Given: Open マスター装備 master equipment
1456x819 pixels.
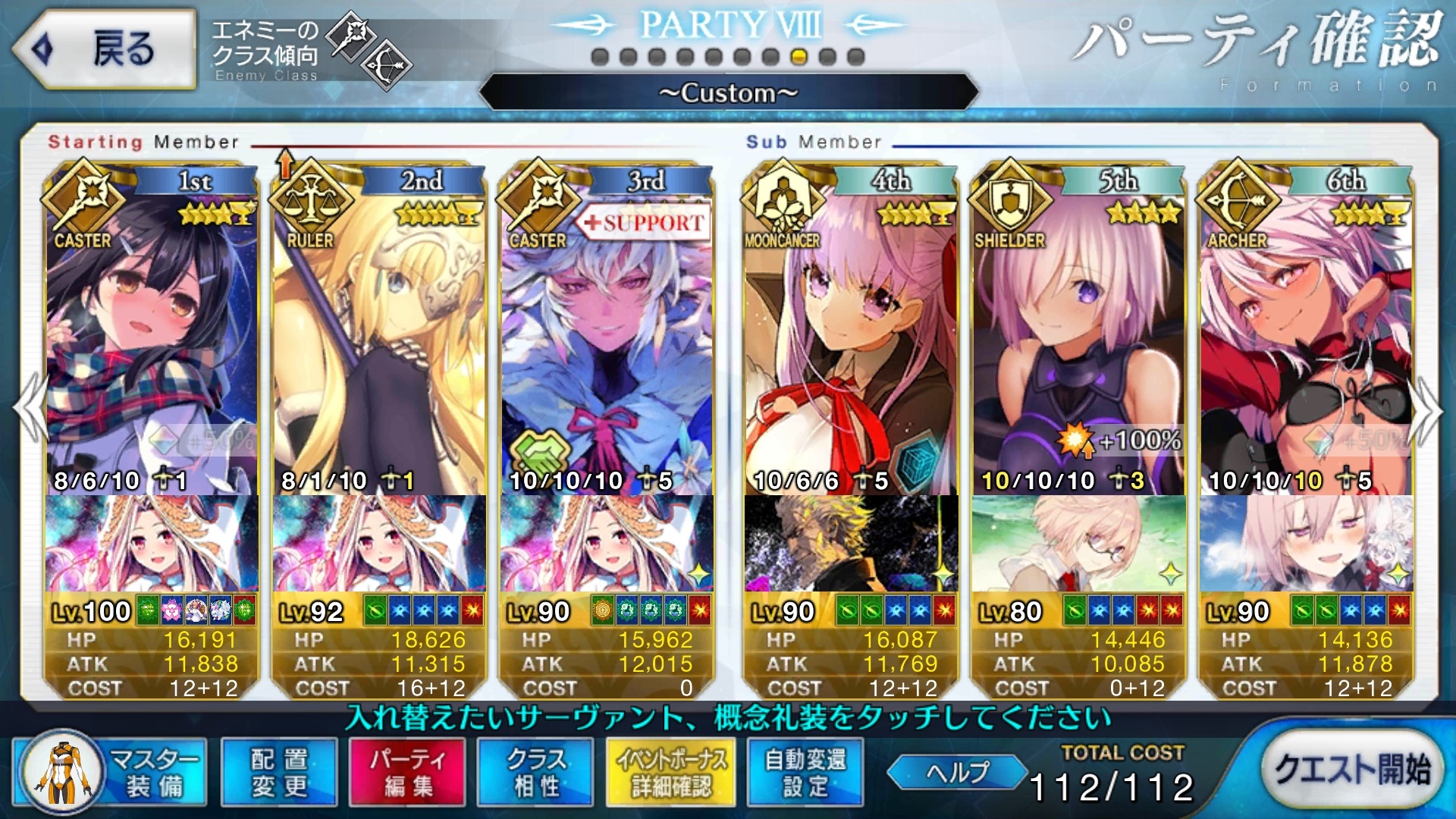Looking at the screenshot, I should 111,772.
